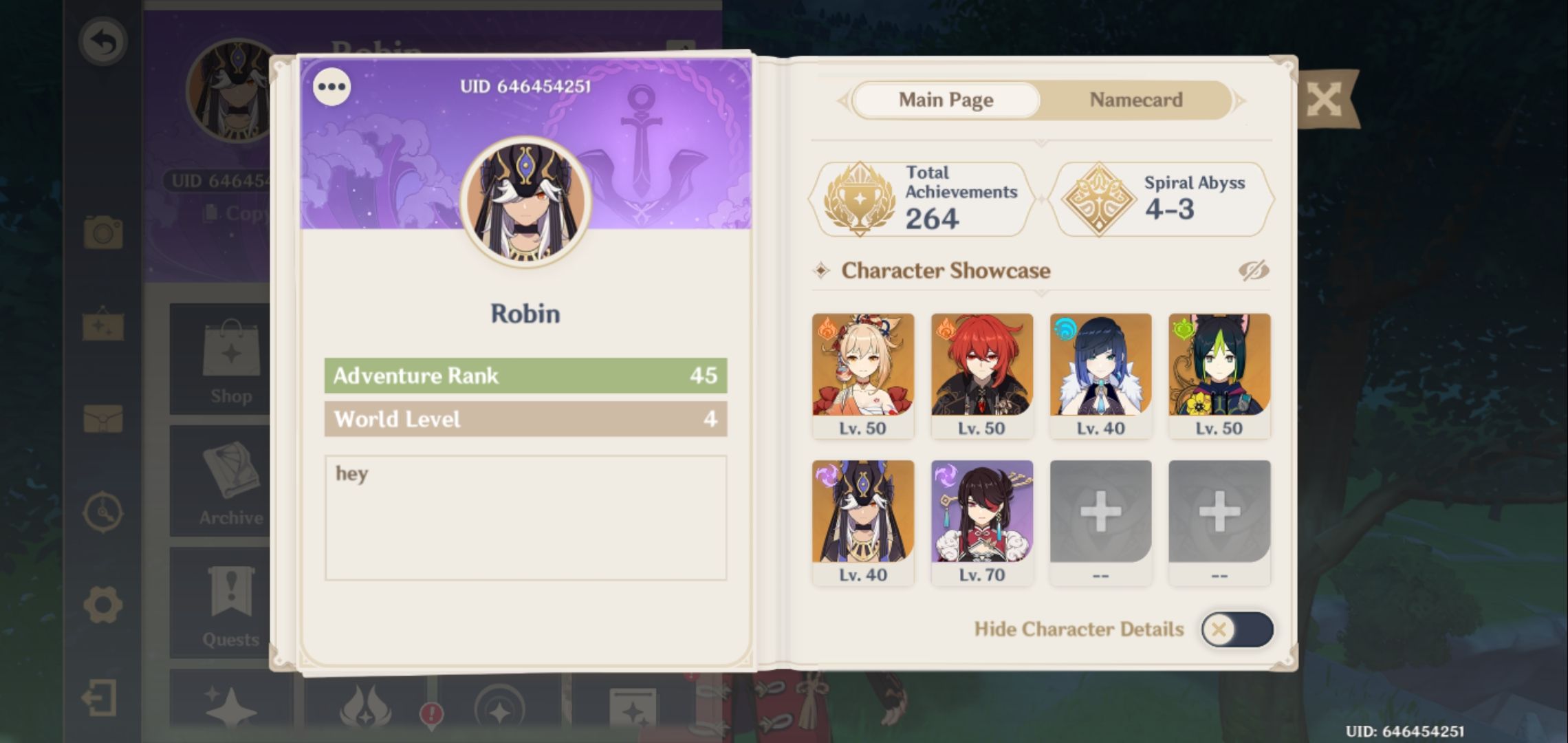The image size is (1568, 743).
Task: Click the more options ellipsis button
Action: point(332,86)
